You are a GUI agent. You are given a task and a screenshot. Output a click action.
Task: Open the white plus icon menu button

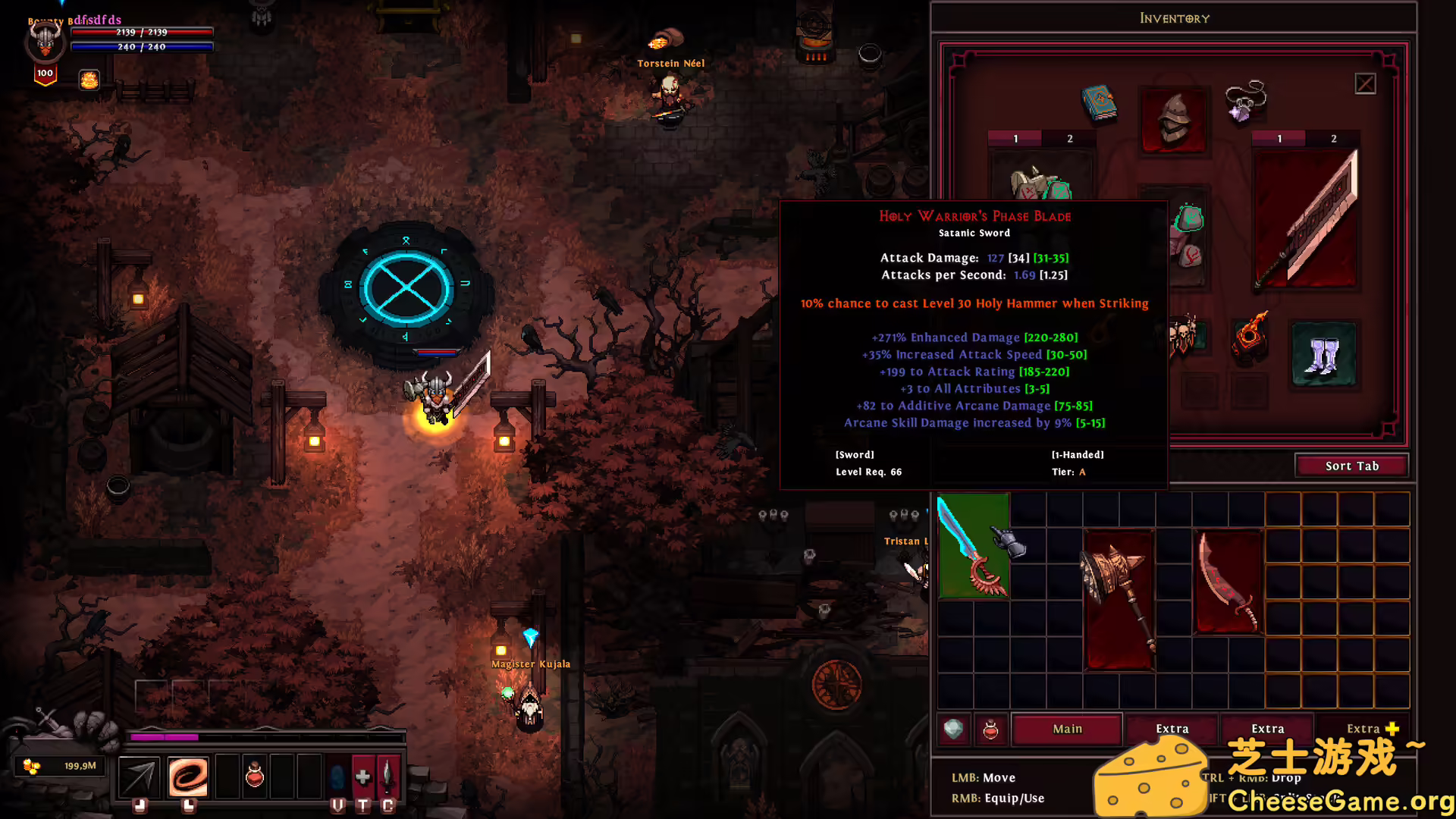pyautogui.click(x=362, y=776)
